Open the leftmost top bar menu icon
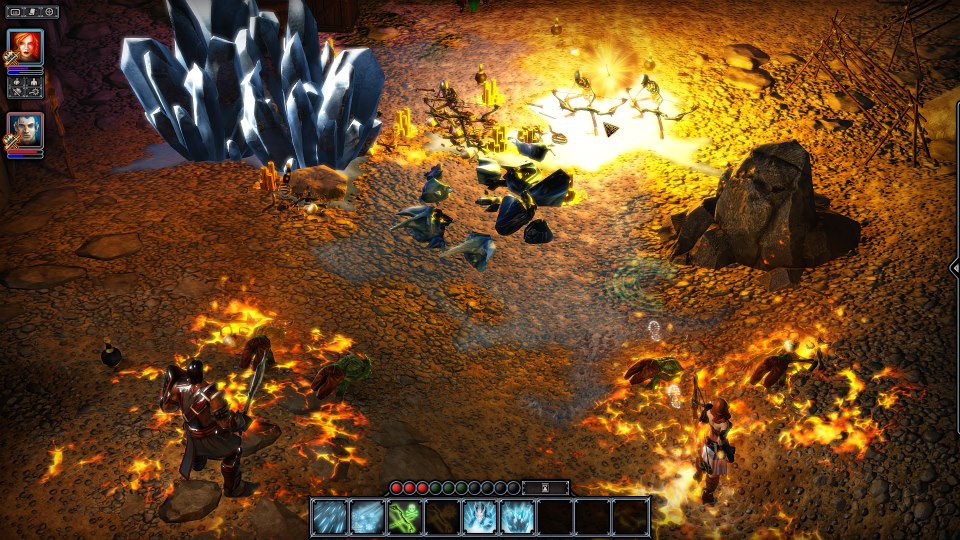The image size is (960, 540). pos(15,12)
